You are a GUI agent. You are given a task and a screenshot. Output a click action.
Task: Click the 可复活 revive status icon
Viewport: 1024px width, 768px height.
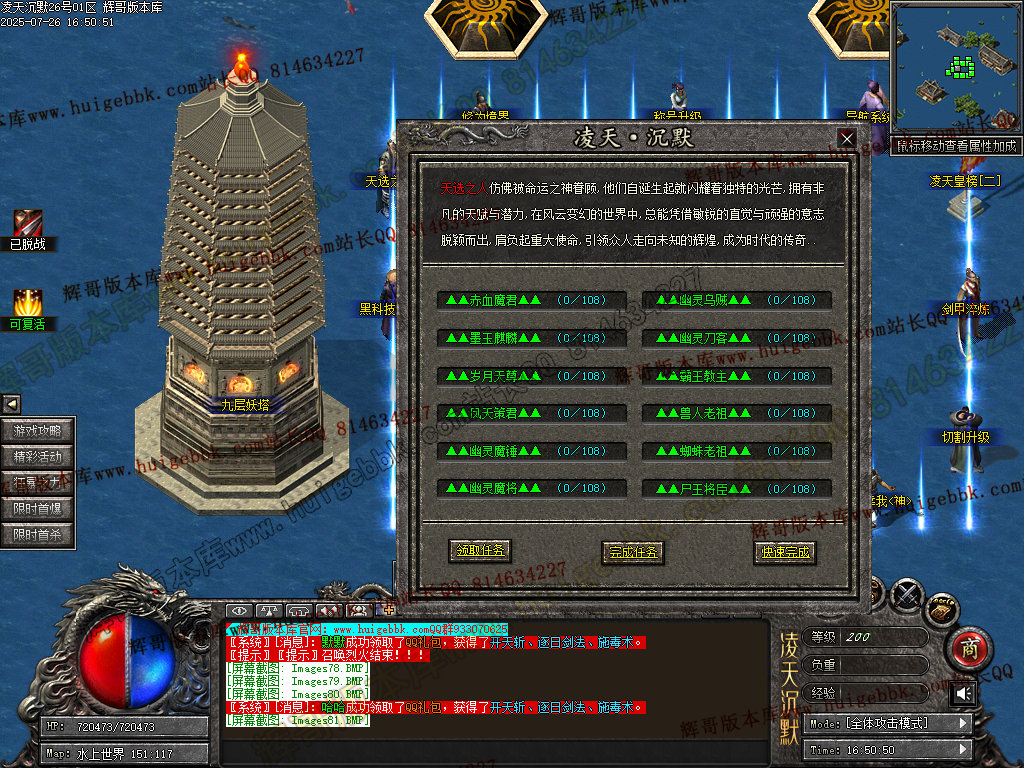tap(27, 304)
